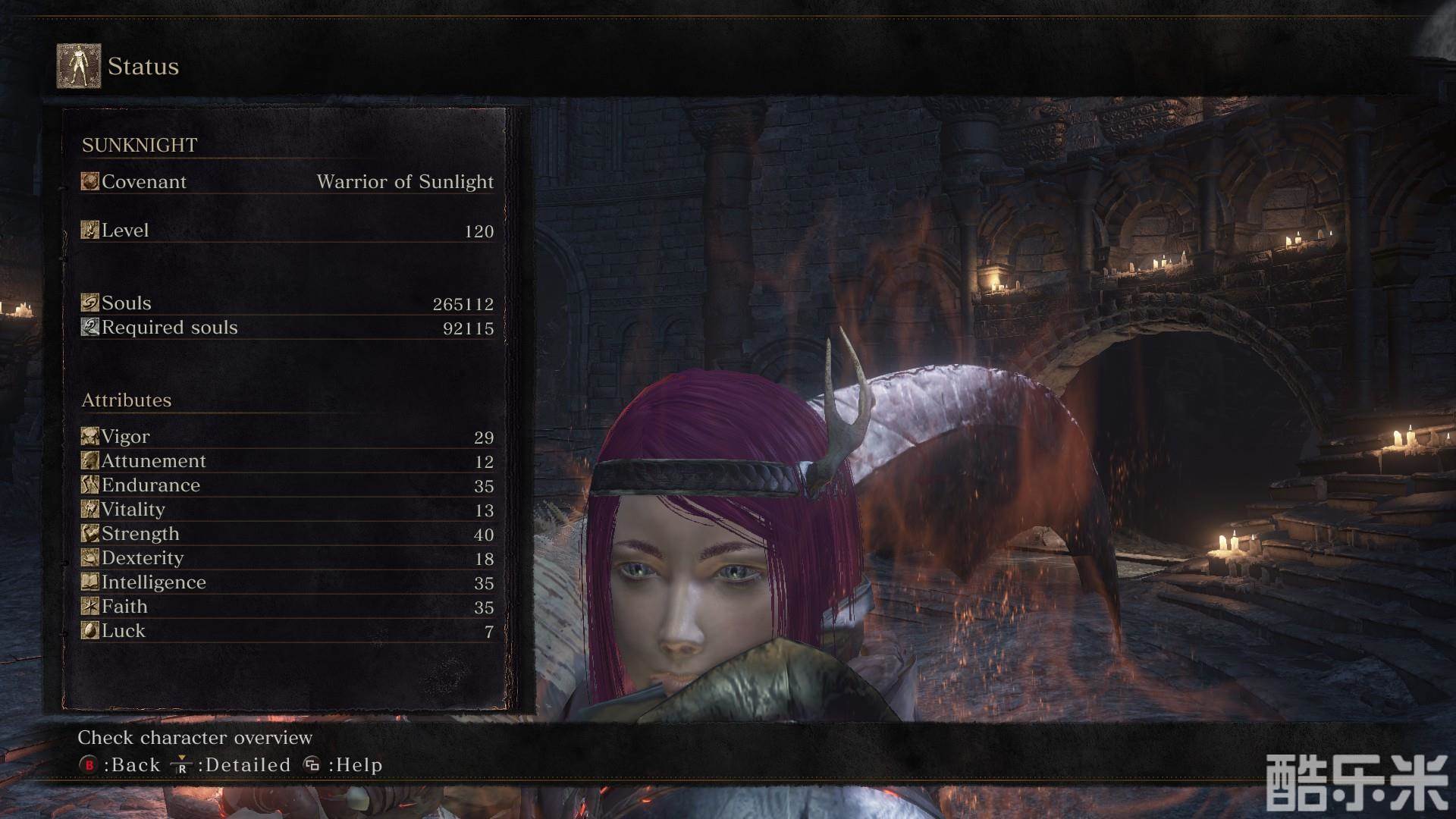Select the Luck attribute row

(x=287, y=631)
